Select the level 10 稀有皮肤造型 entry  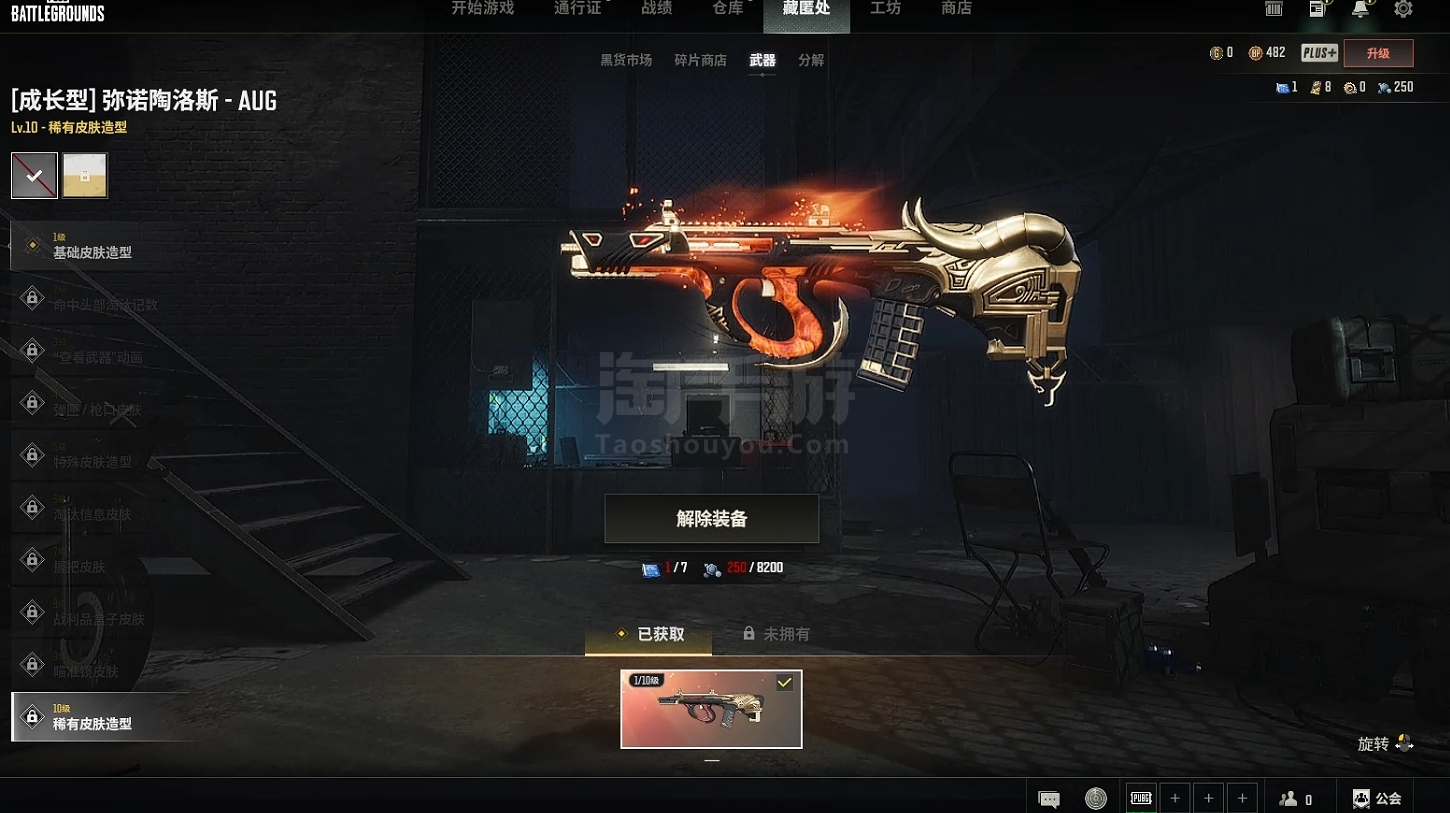[x=92, y=717]
